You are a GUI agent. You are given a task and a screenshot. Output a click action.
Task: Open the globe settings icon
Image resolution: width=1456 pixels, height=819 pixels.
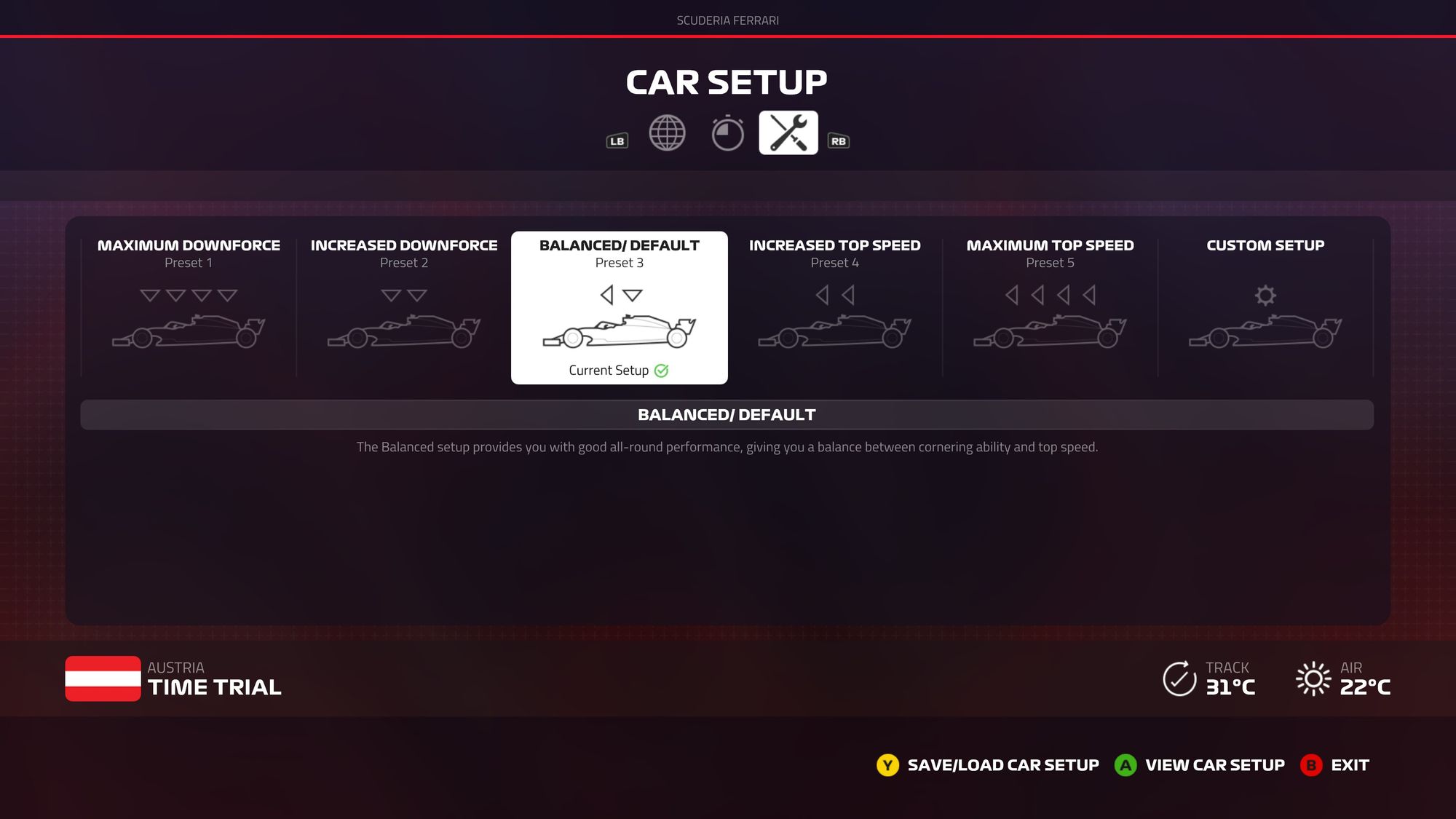(x=667, y=133)
